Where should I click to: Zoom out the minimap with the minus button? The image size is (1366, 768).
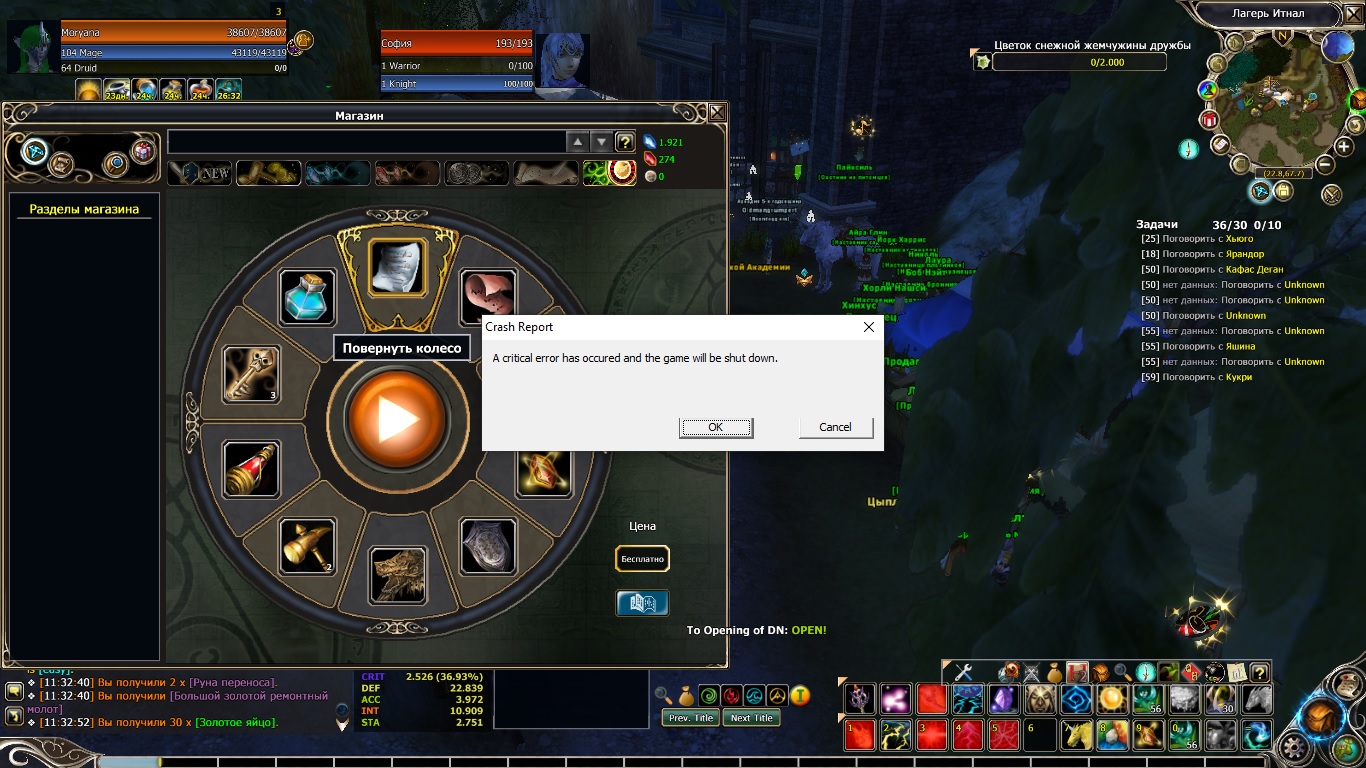[x=1325, y=165]
